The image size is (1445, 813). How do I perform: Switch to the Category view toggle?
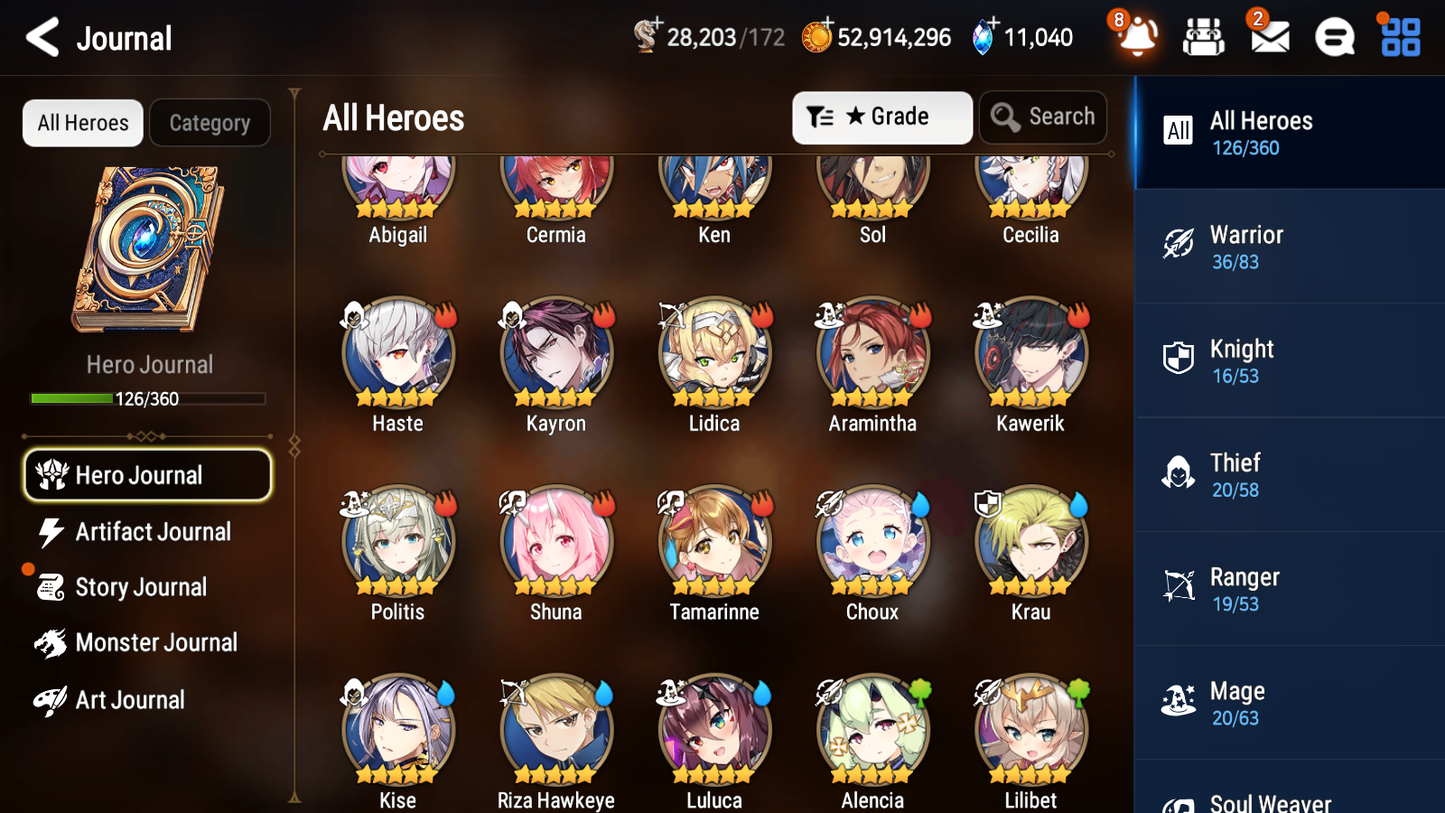tap(210, 122)
